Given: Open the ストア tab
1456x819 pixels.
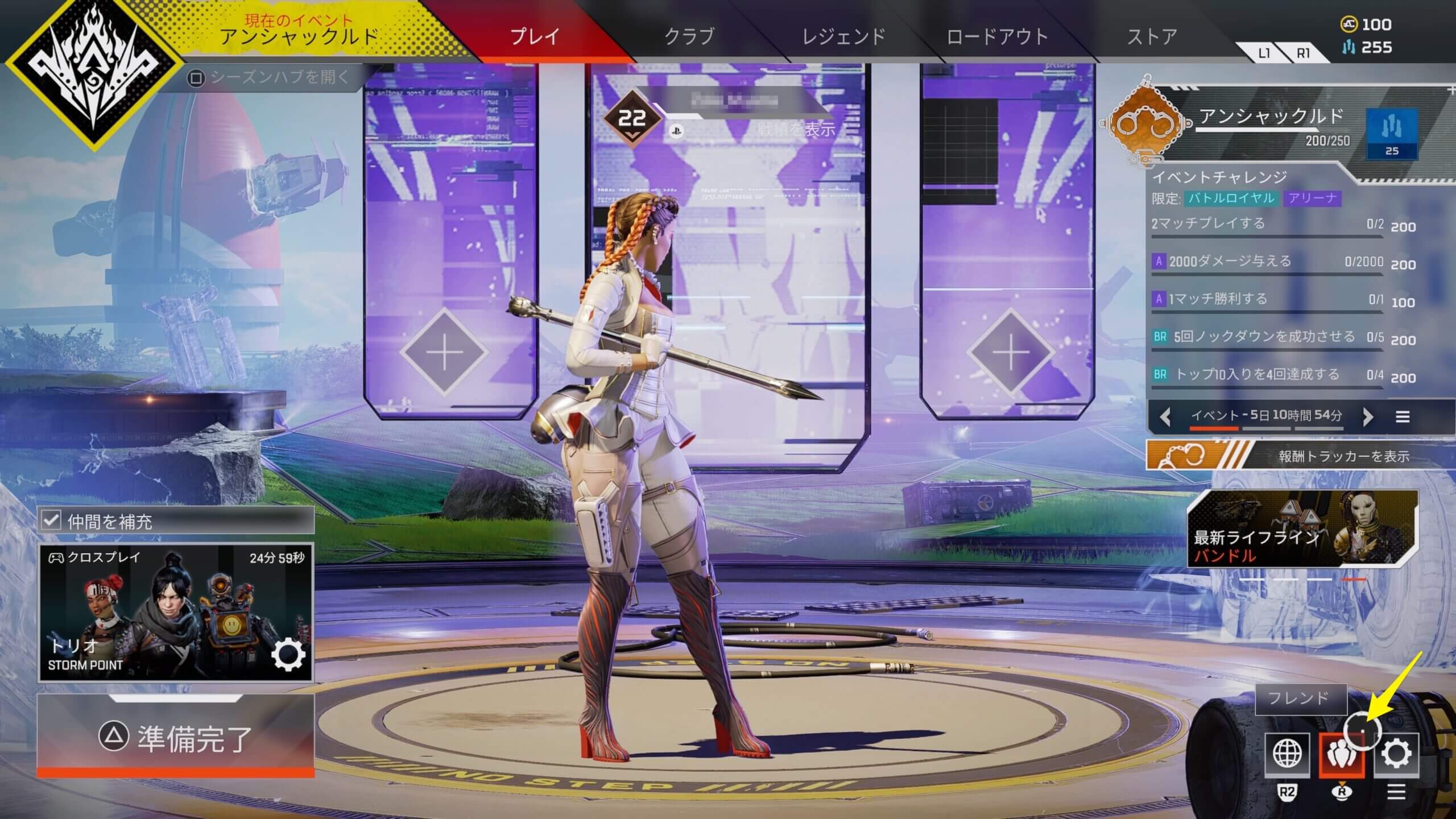Looking at the screenshot, I should pyautogui.click(x=1152, y=37).
